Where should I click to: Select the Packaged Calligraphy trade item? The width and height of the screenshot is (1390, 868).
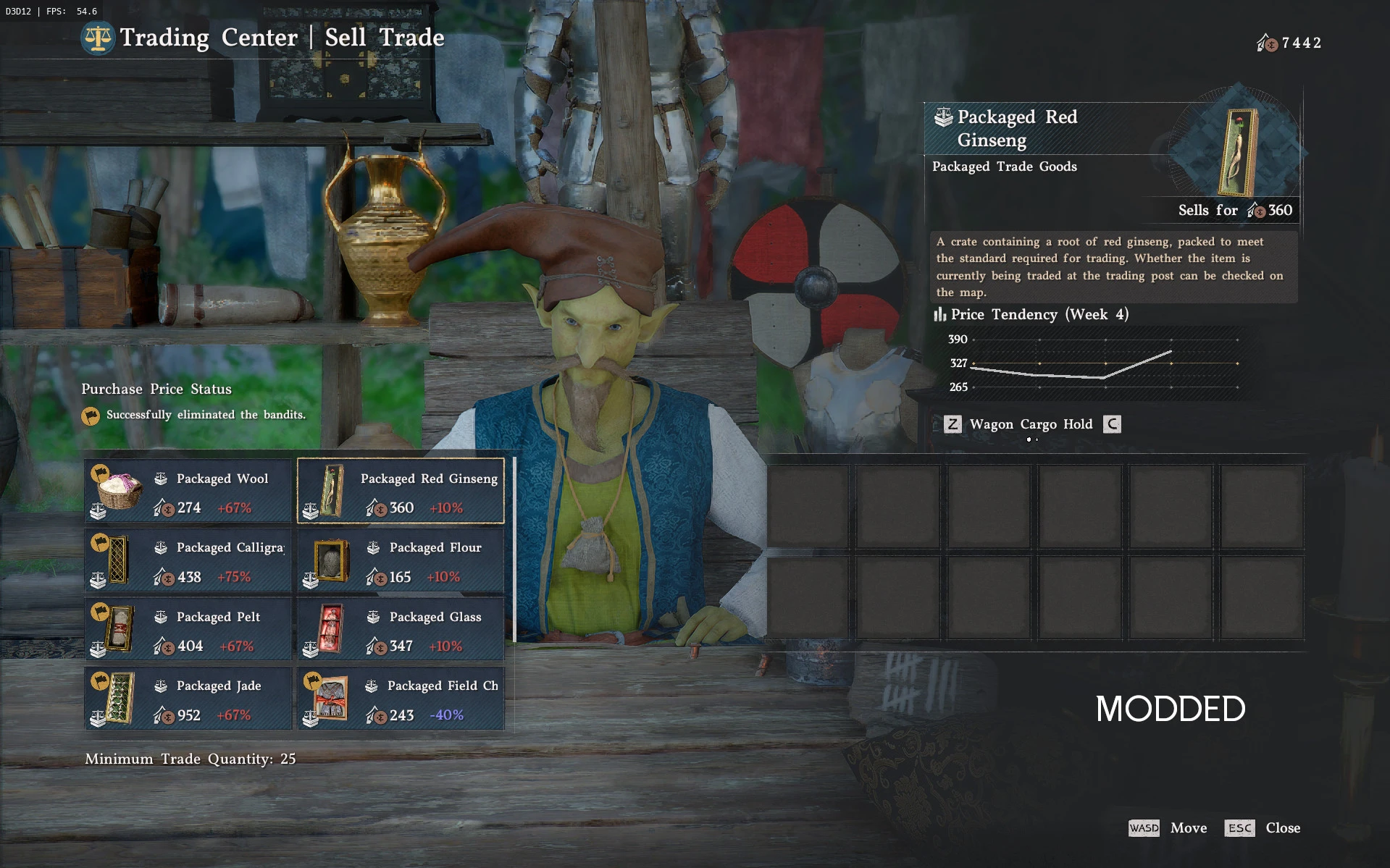[188, 560]
